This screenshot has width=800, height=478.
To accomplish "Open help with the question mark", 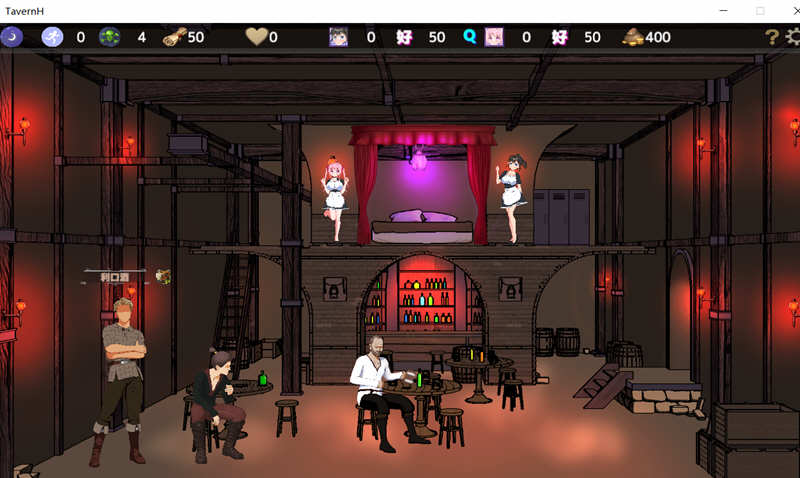I will click(x=771, y=37).
